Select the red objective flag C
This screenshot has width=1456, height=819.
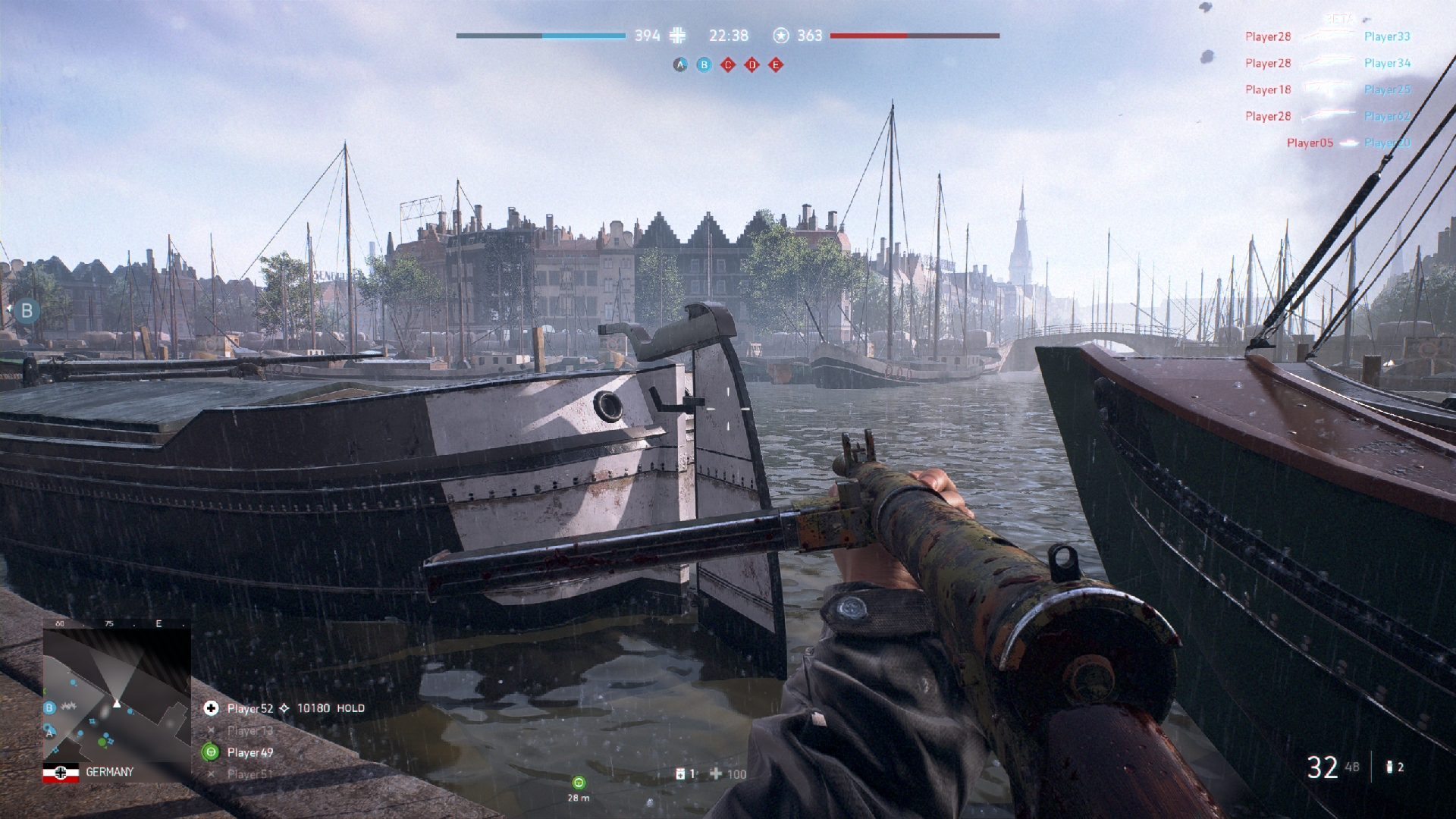point(728,65)
